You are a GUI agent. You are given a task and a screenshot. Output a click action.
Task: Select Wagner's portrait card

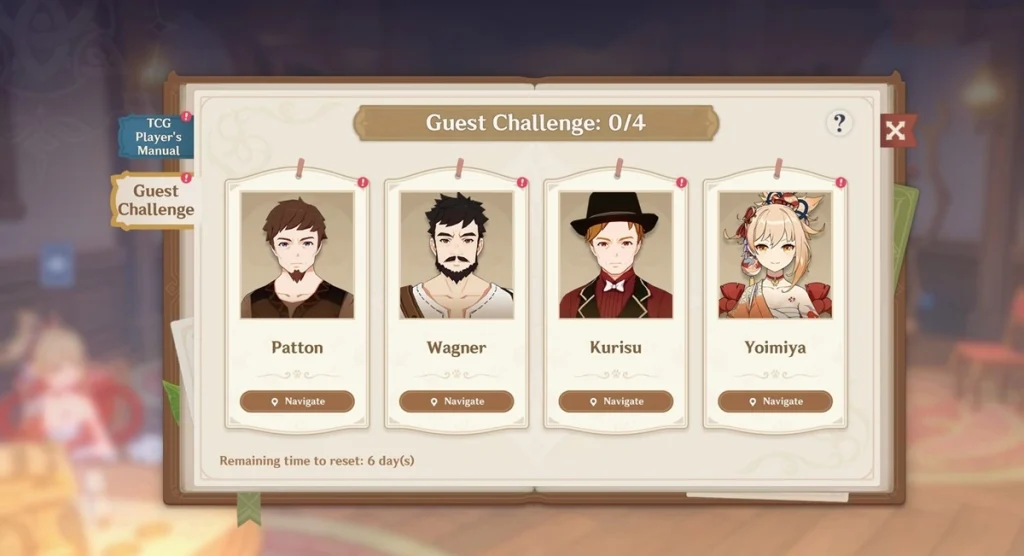(x=456, y=256)
